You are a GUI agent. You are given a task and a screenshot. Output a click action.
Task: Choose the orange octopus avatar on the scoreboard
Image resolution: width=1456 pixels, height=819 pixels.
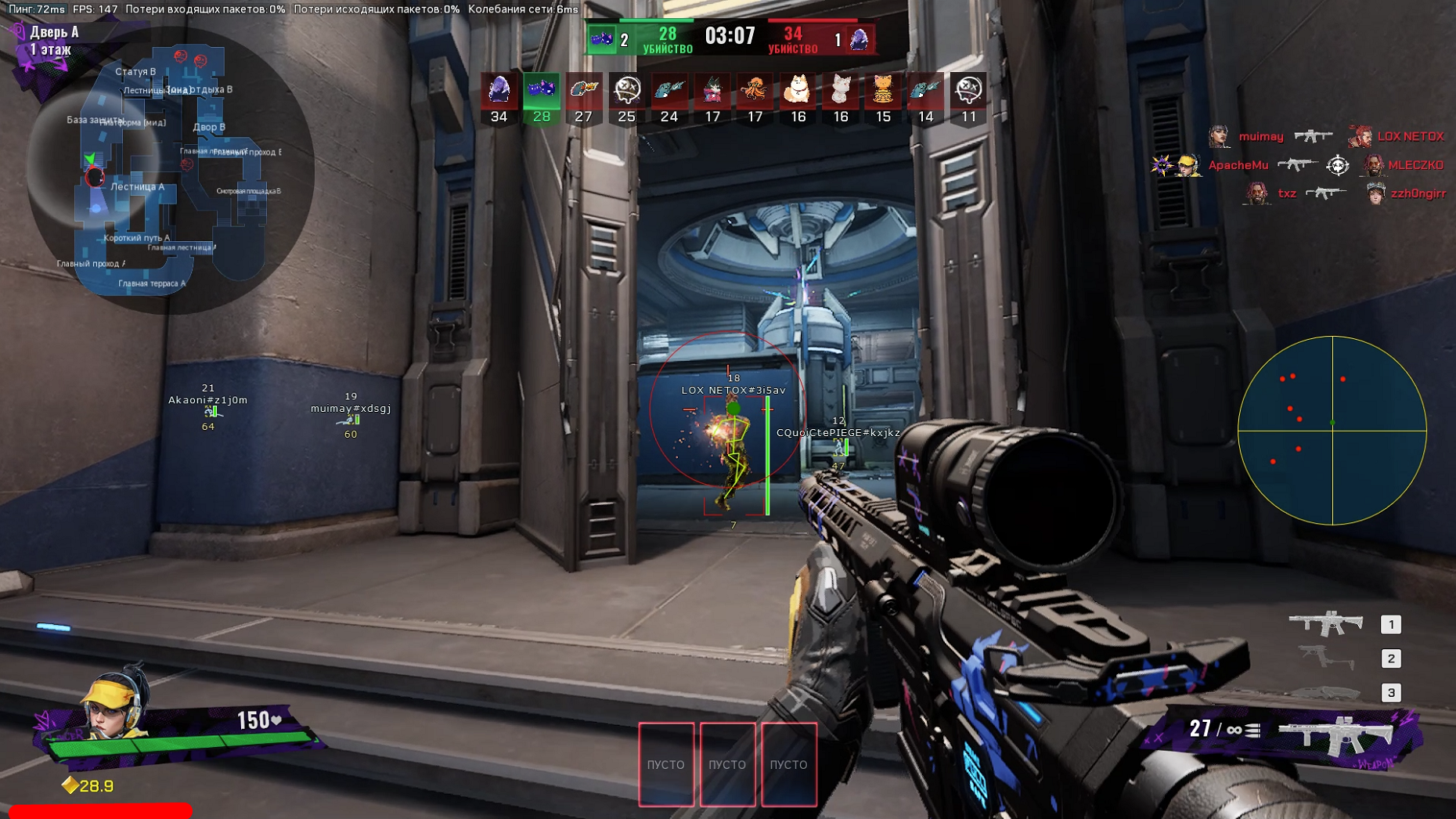tap(755, 90)
